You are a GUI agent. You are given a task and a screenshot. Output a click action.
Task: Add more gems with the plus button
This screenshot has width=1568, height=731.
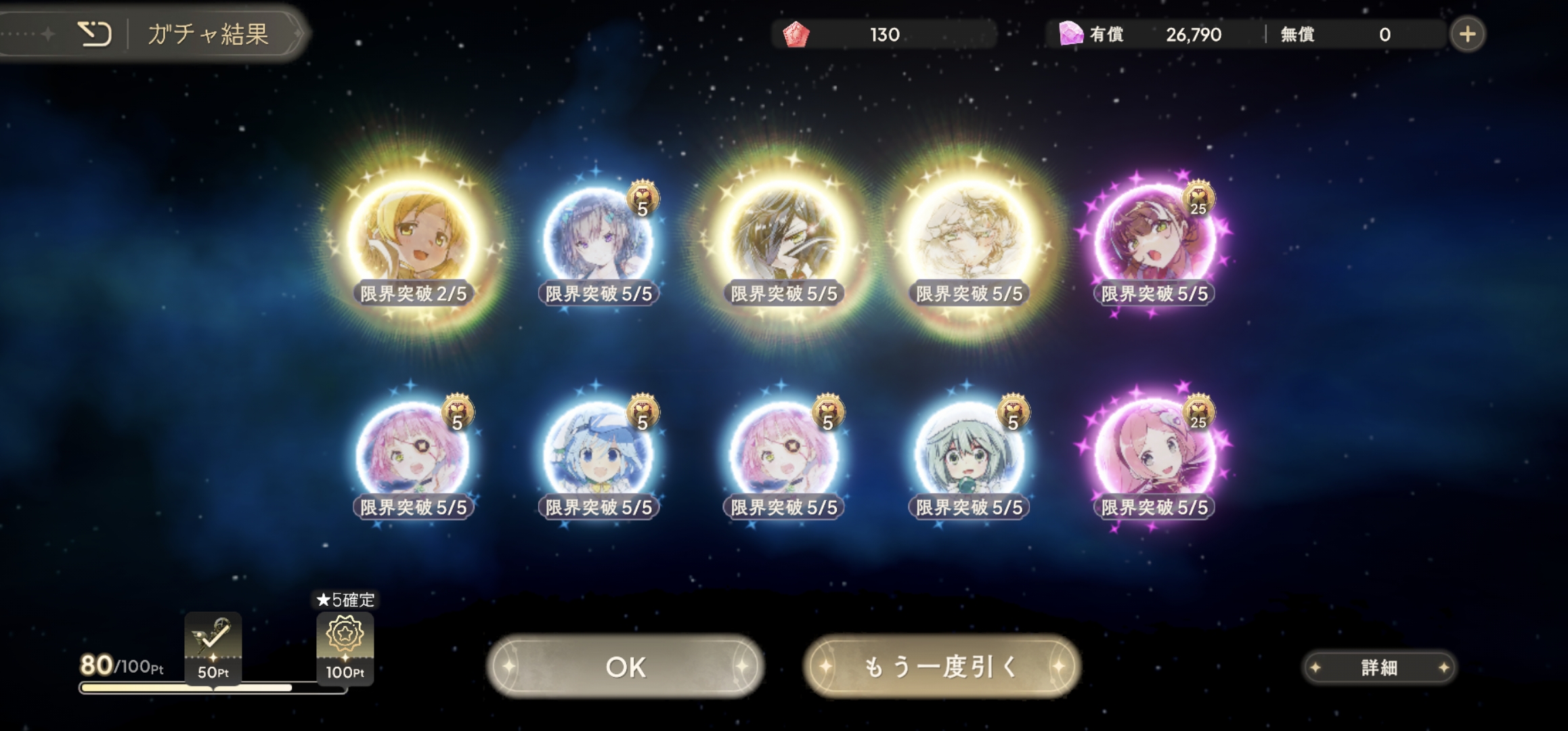point(1467,35)
